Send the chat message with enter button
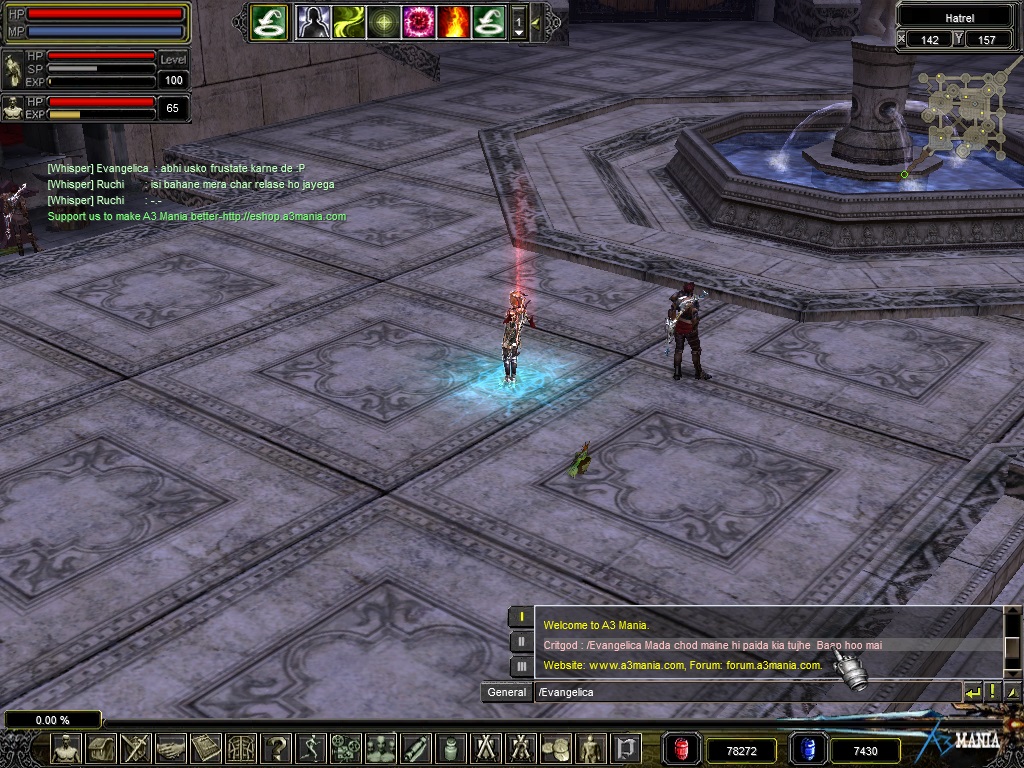 (x=972, y=692)
